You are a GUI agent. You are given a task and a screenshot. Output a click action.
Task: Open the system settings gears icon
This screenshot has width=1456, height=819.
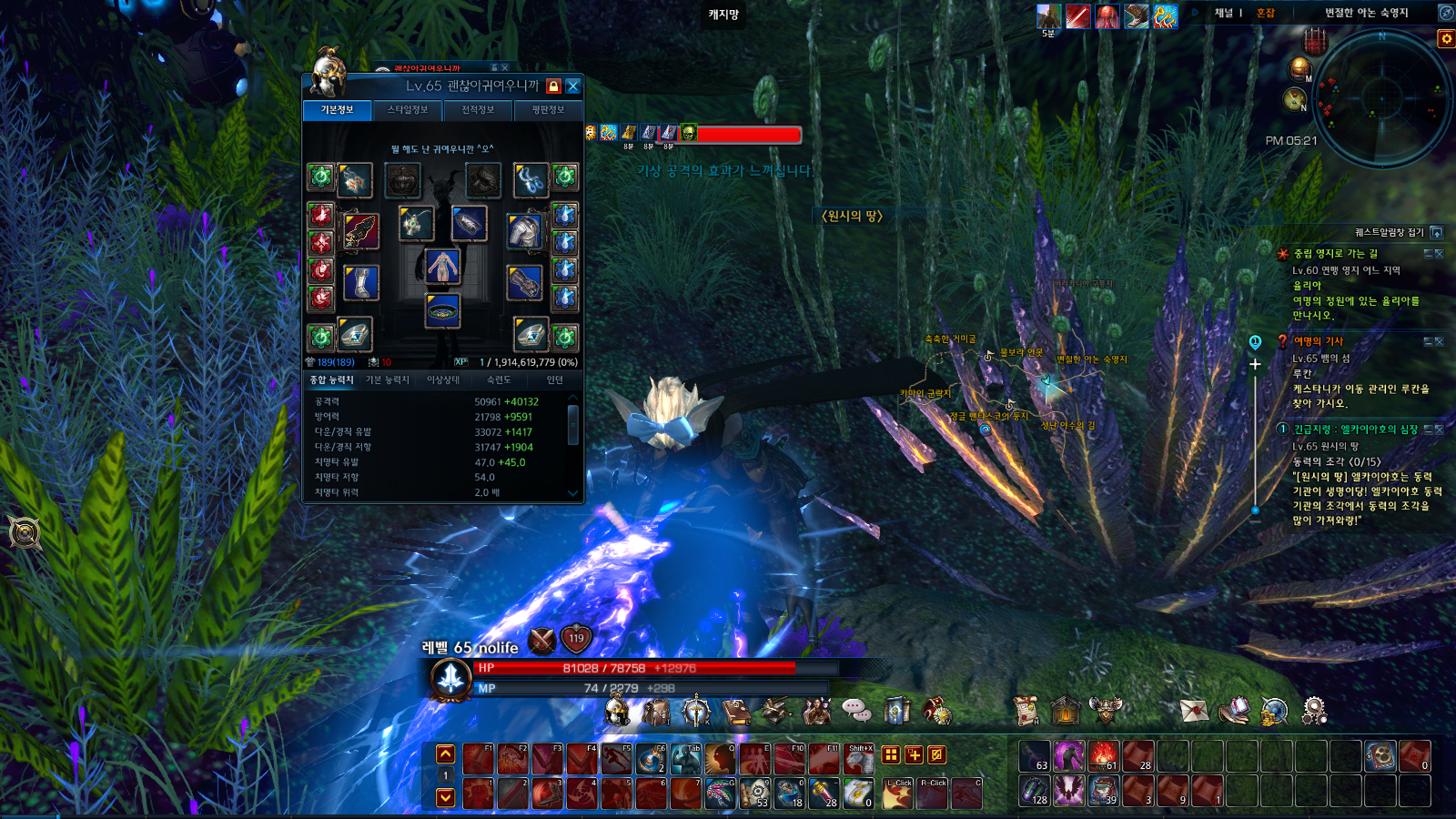[1314, 711]
